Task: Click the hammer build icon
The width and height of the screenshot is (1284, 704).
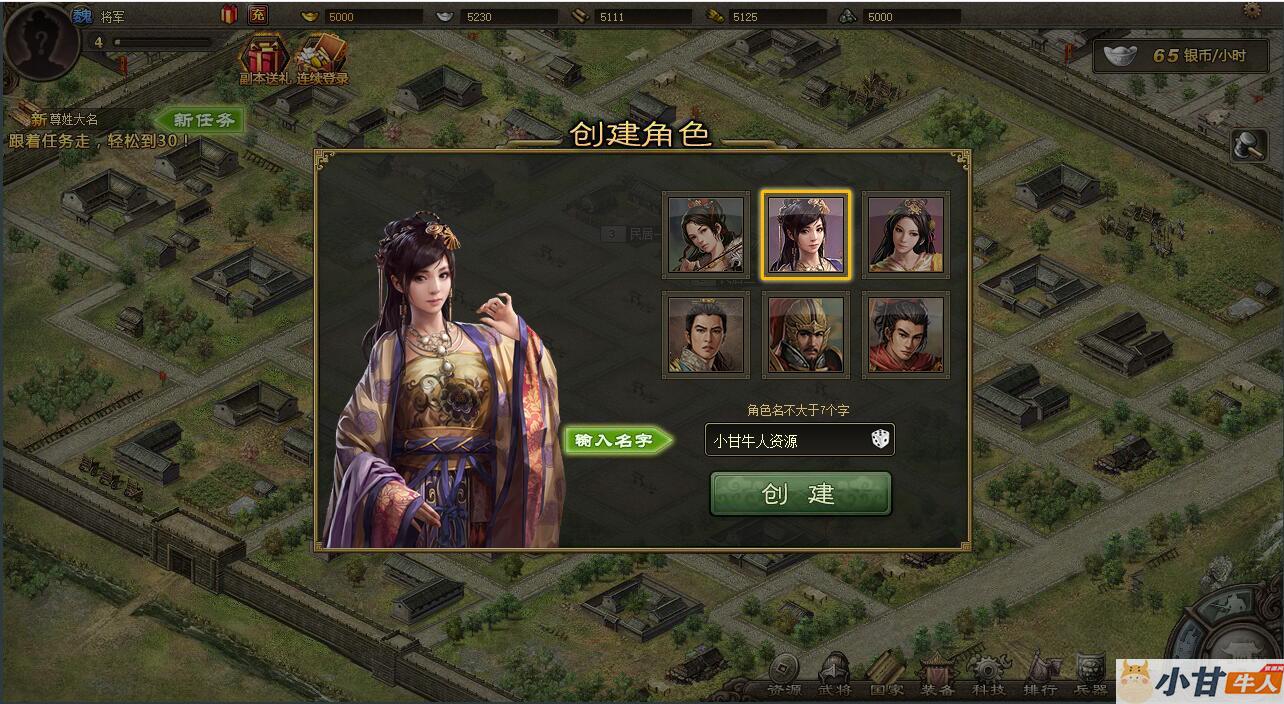Action: pos(1248,146)
